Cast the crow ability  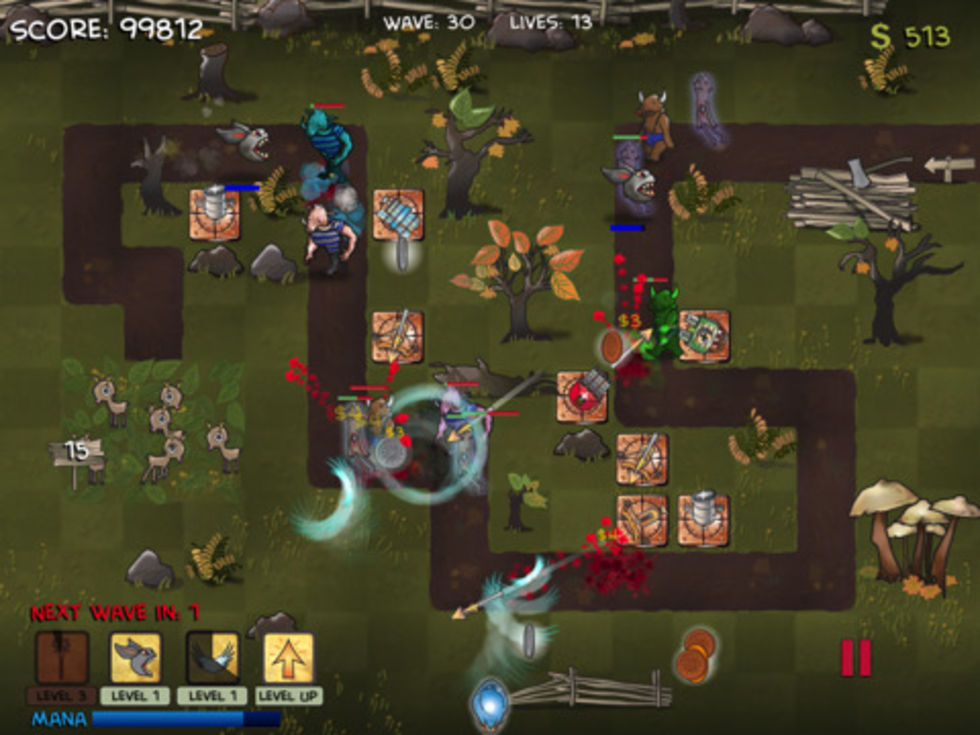click(x=212, y=658)
